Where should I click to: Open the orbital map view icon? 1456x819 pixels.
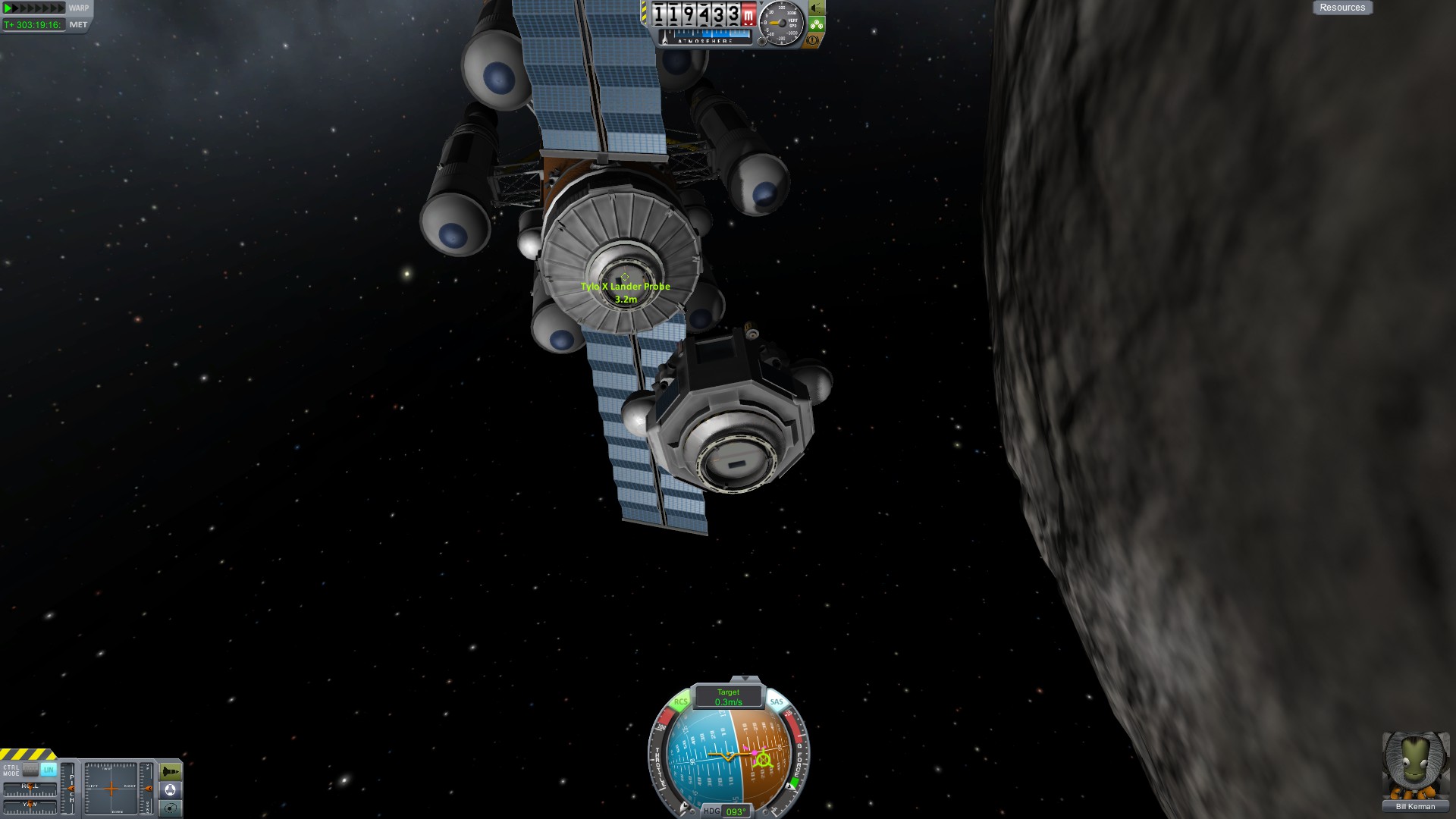tap(171, 808)
